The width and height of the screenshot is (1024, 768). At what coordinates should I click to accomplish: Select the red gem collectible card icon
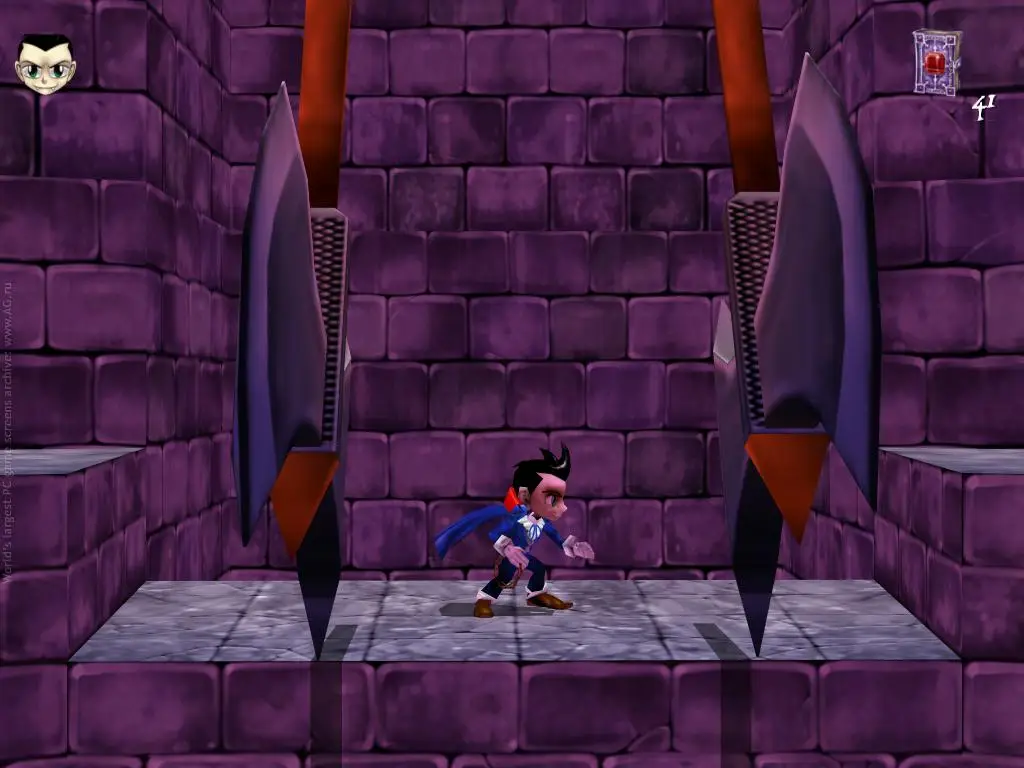click(x=936, y=62)
